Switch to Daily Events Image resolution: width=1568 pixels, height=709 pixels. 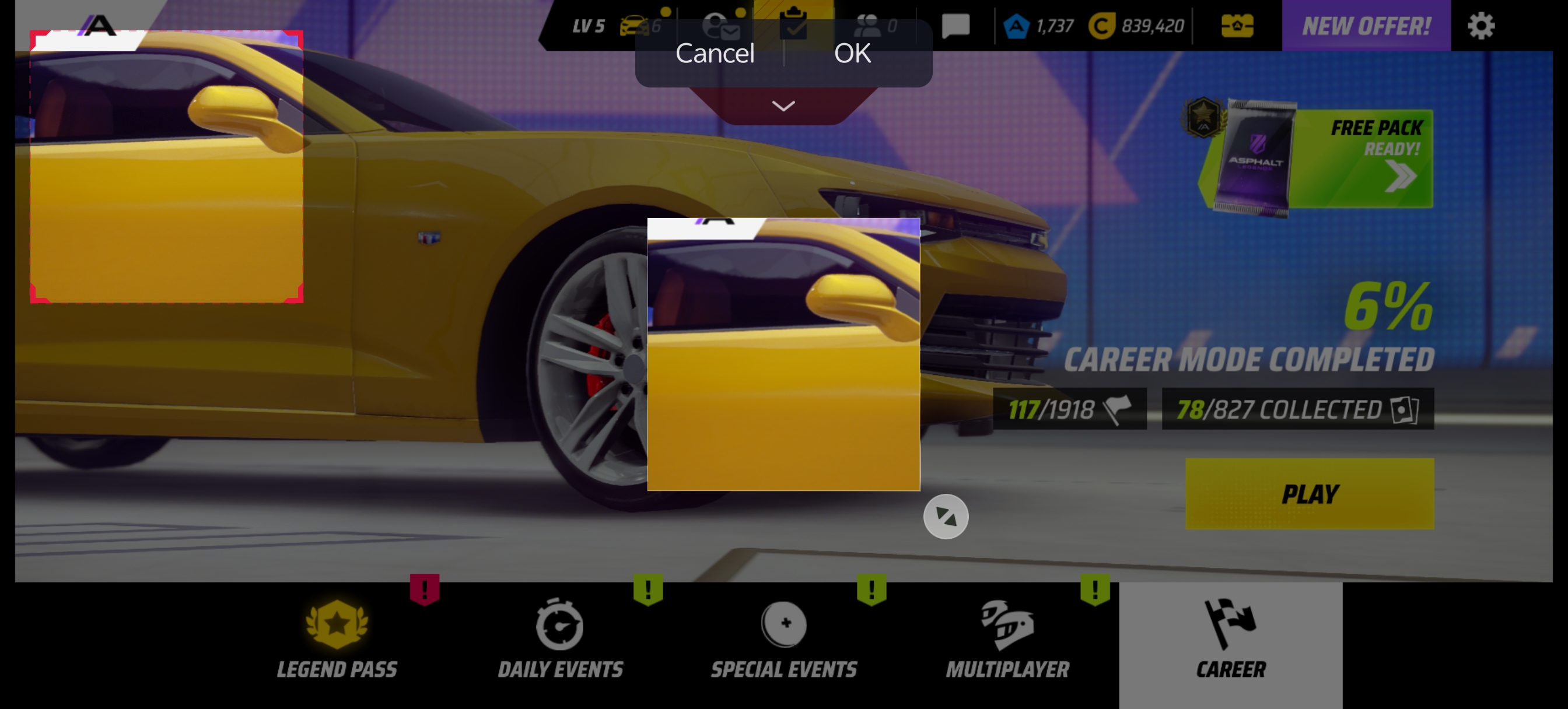560,639
